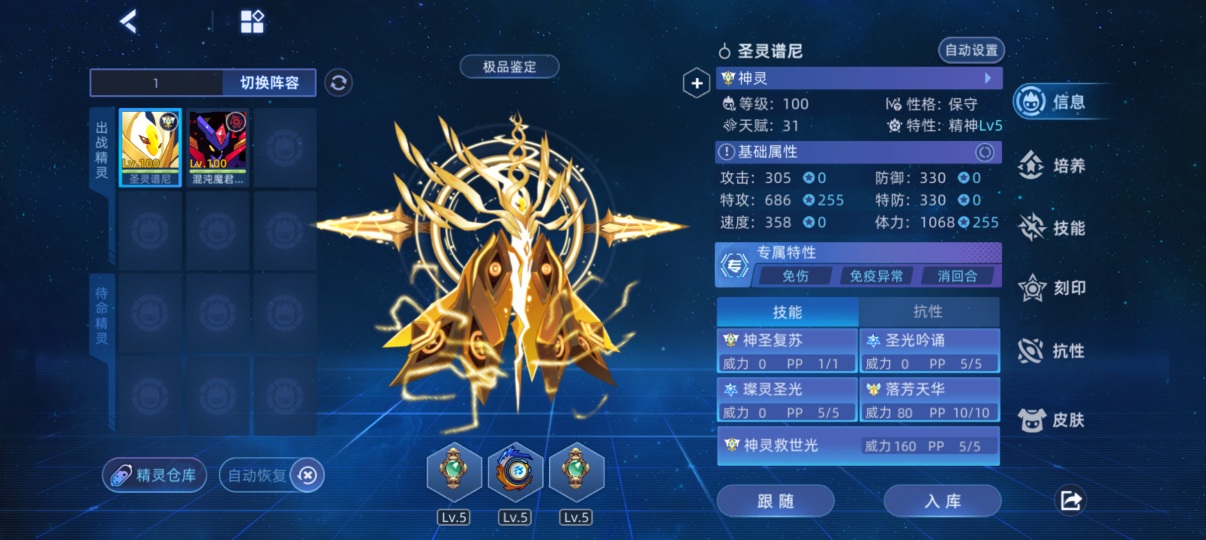Switch to the 抗性 tab beside 技能
The height and width of the screenshot is (540, 1206).
click(928, 312)
